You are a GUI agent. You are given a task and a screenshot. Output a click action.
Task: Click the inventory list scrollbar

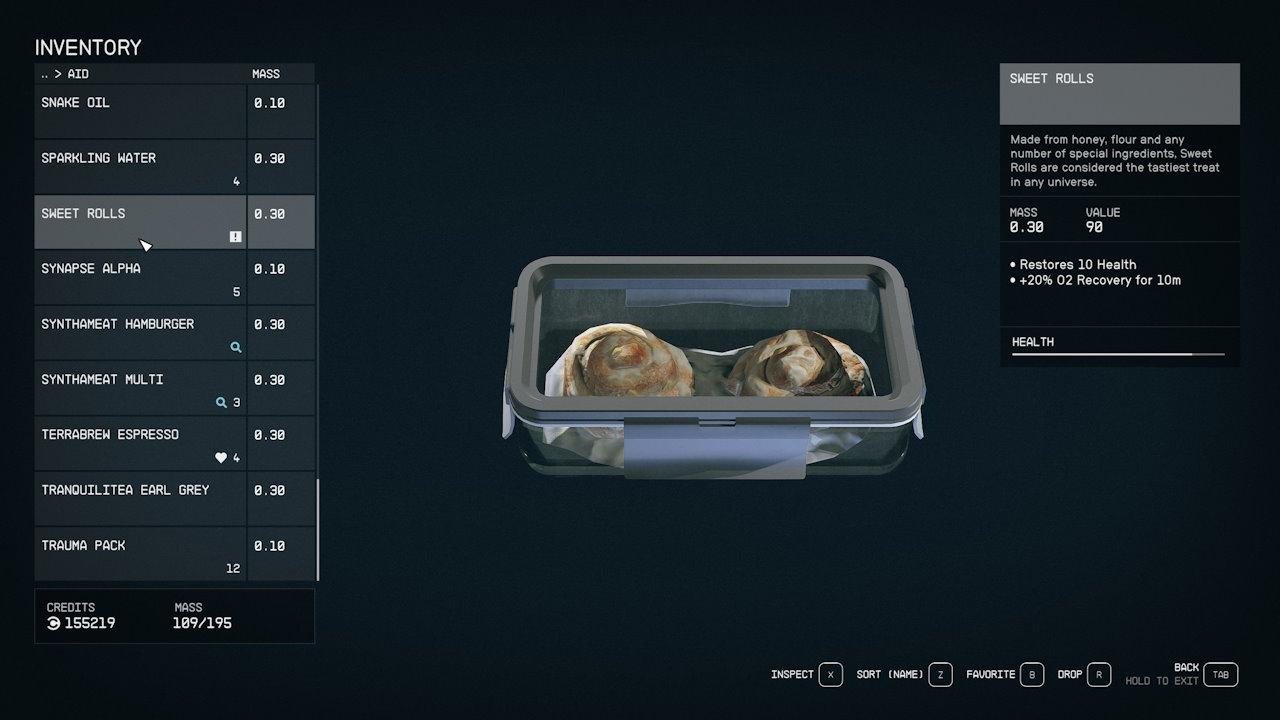pos(318,530)
